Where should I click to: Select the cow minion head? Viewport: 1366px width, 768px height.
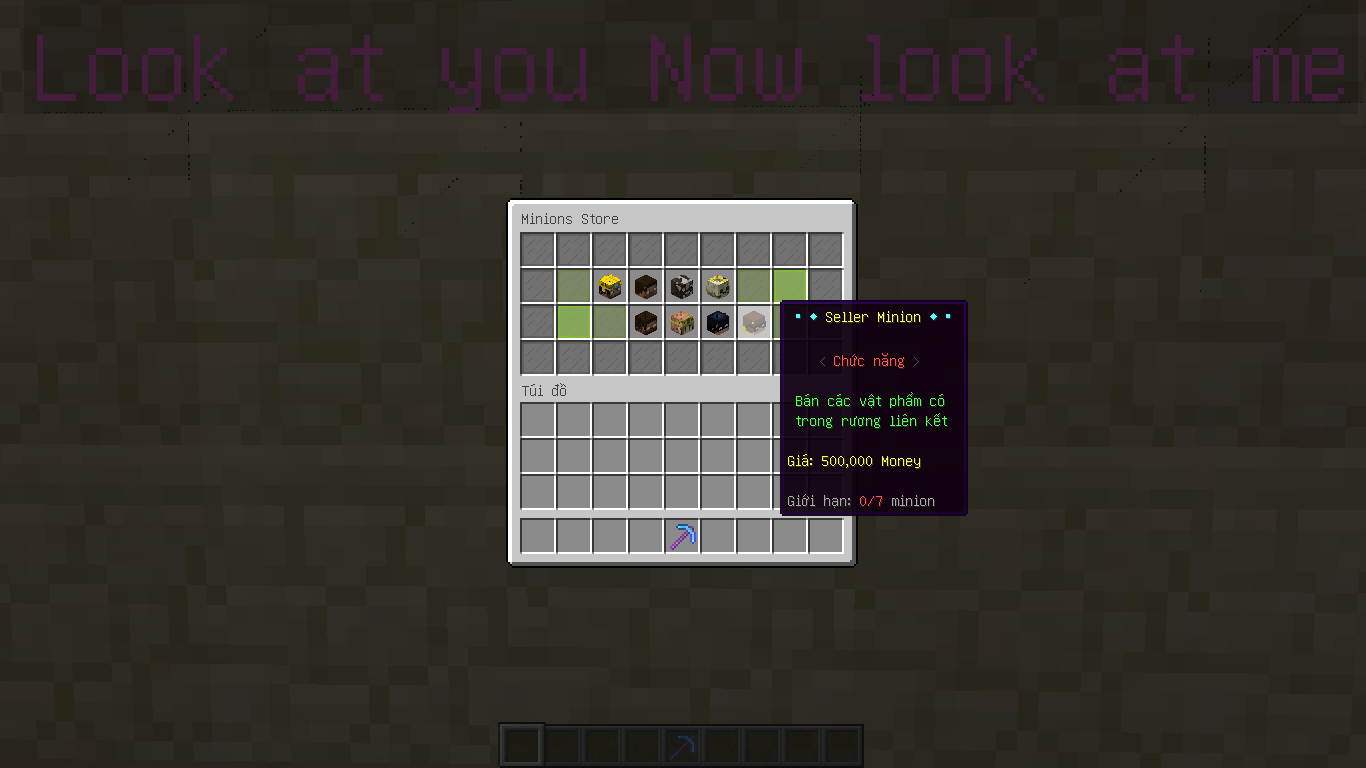tap(681, 286)
